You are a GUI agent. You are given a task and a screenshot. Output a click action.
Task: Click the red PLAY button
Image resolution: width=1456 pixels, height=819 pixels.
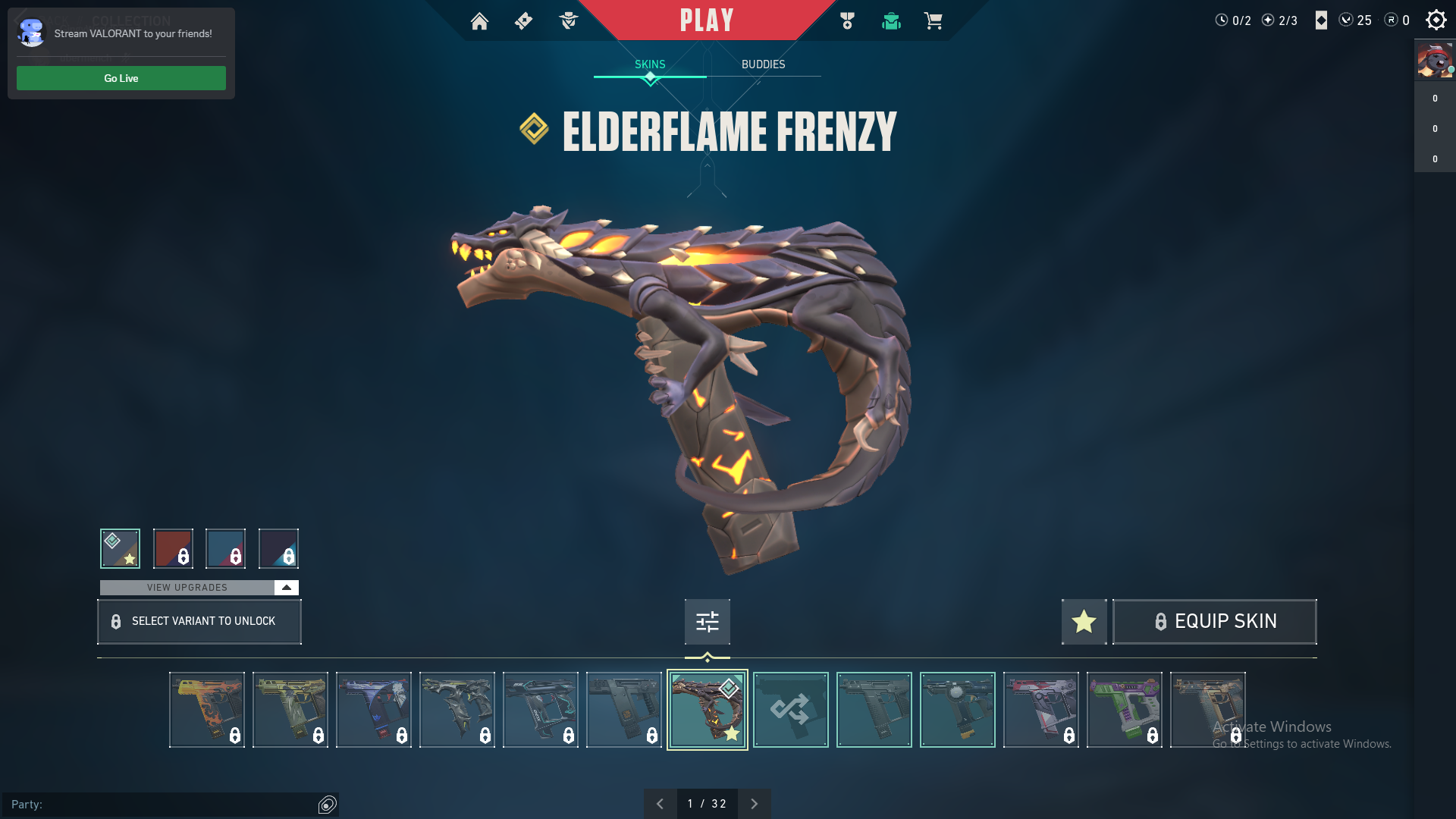707,20
